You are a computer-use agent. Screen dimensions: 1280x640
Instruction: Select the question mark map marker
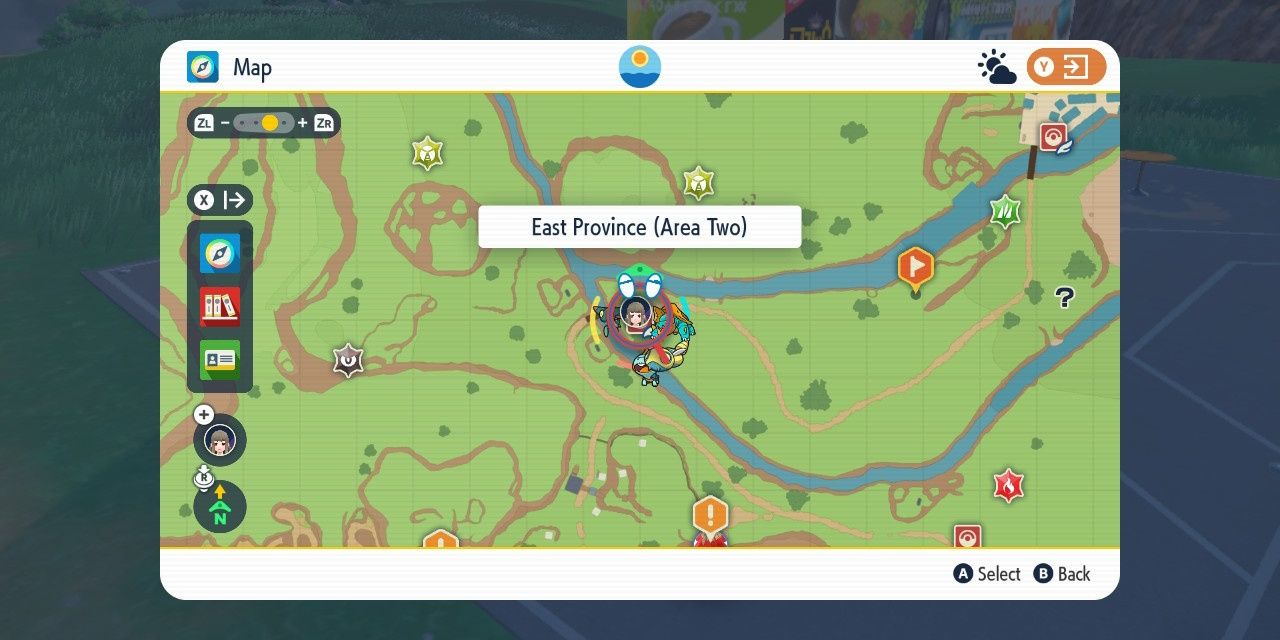(1064, 297)
